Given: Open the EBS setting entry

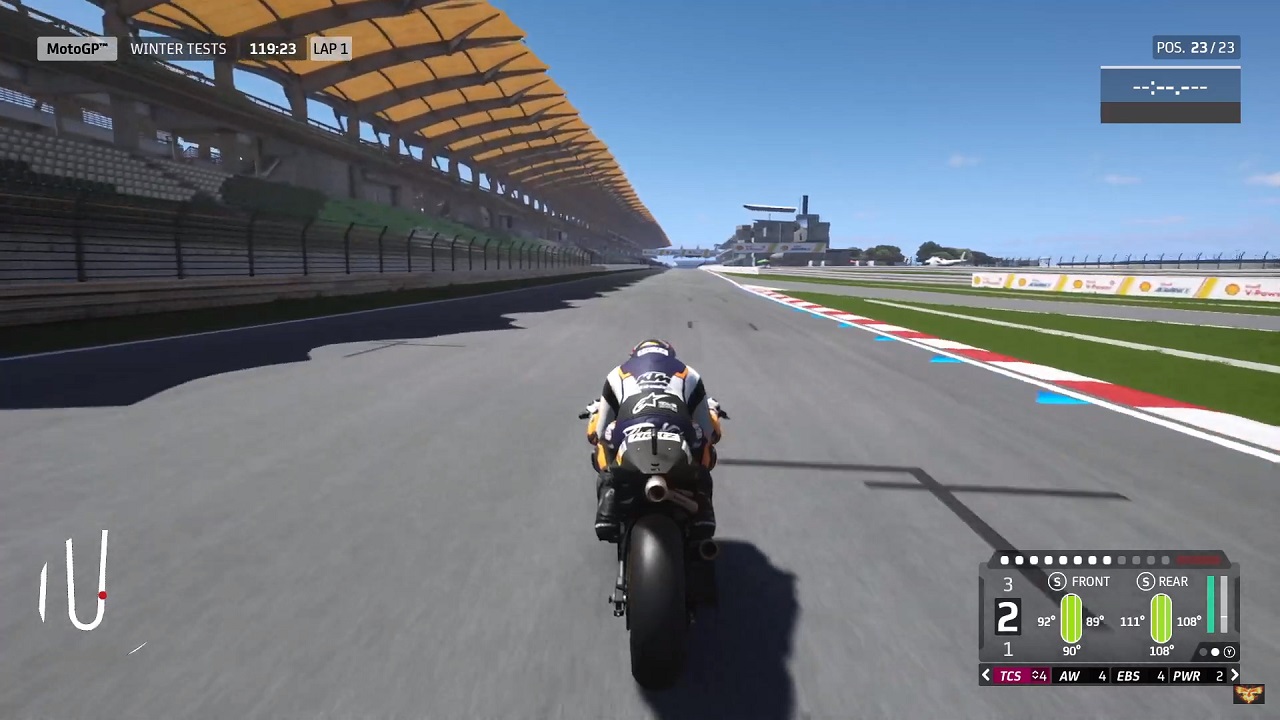Looking at the screenshot, I should click(x=1128, y=675).
